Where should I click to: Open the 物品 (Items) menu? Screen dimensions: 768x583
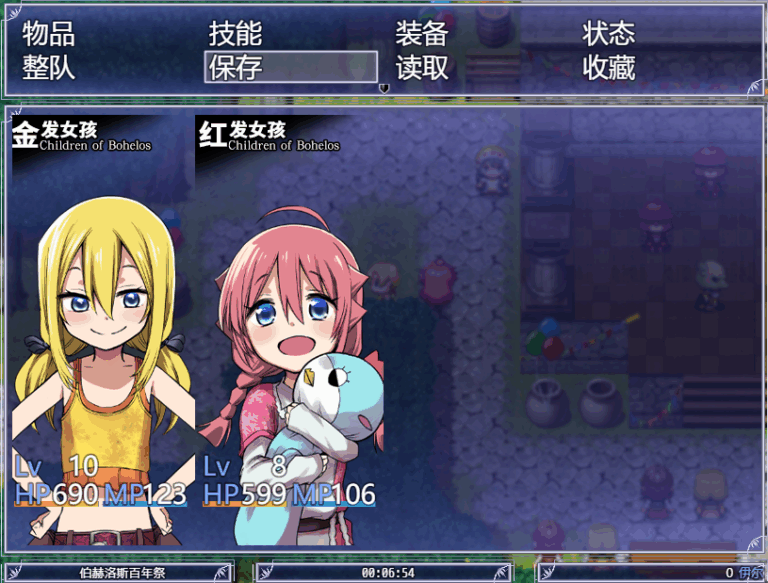(x=49, y=34)
